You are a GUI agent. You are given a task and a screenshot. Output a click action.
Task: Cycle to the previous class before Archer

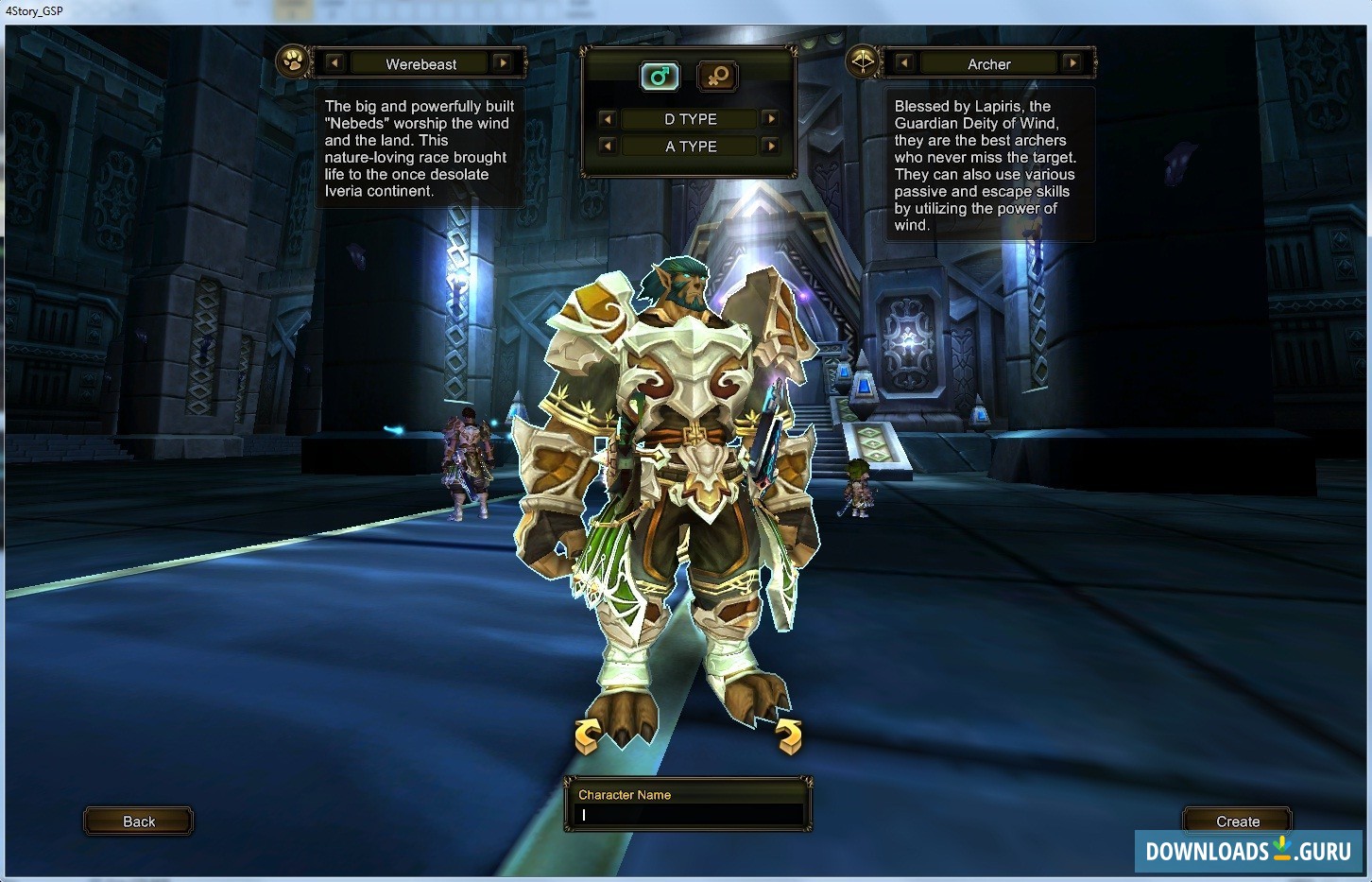(903, 62)
